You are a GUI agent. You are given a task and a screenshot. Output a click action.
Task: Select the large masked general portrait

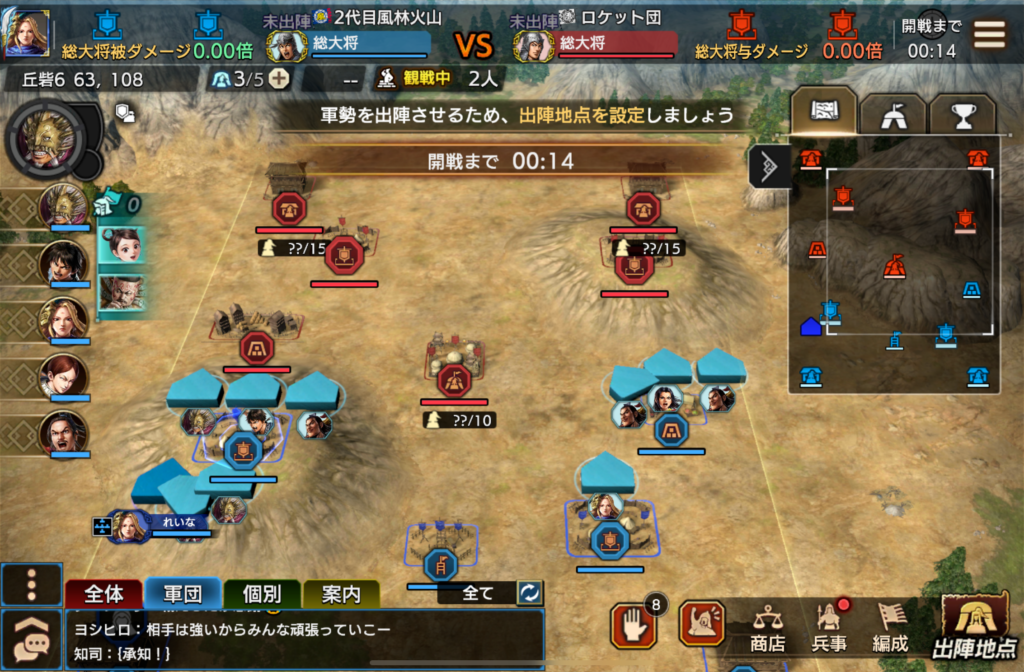tap(44, 139)
